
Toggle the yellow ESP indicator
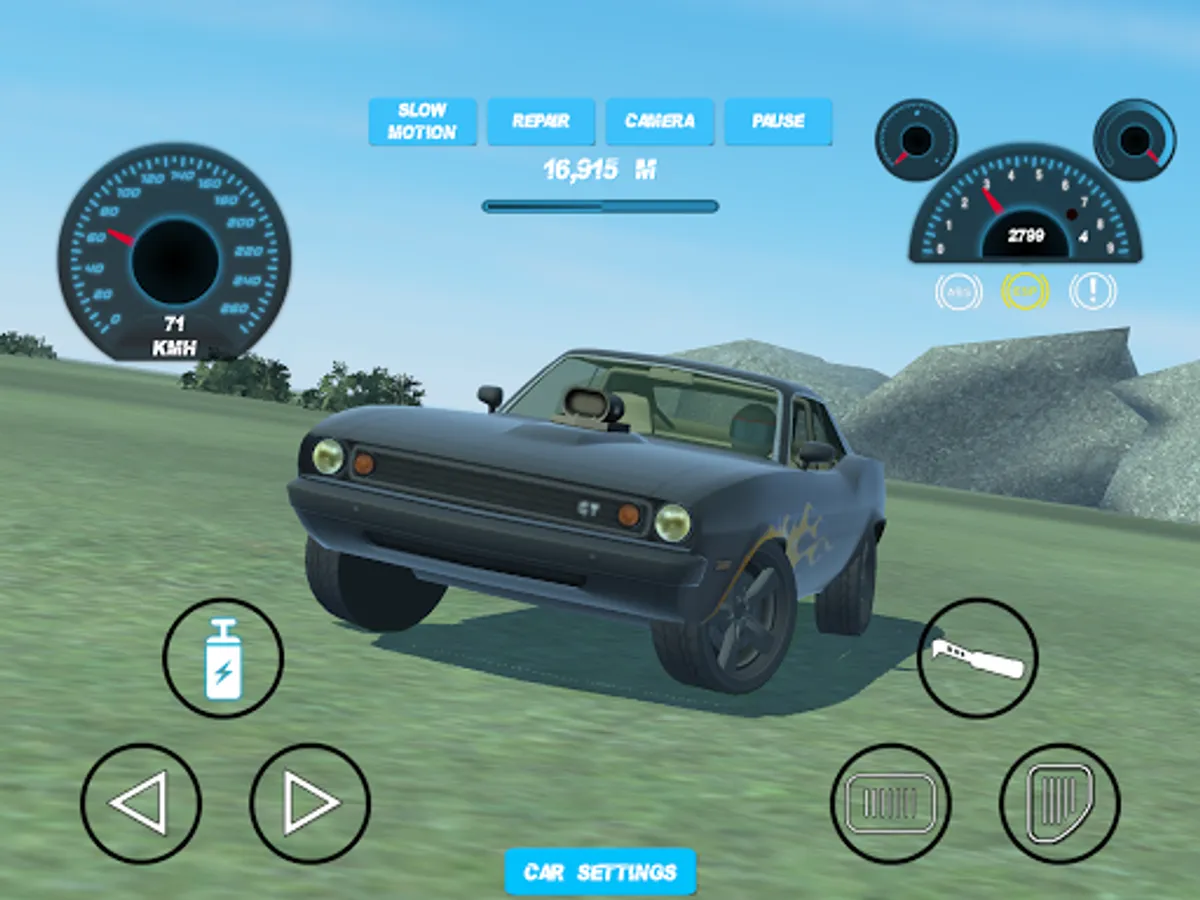point(1025,291)
